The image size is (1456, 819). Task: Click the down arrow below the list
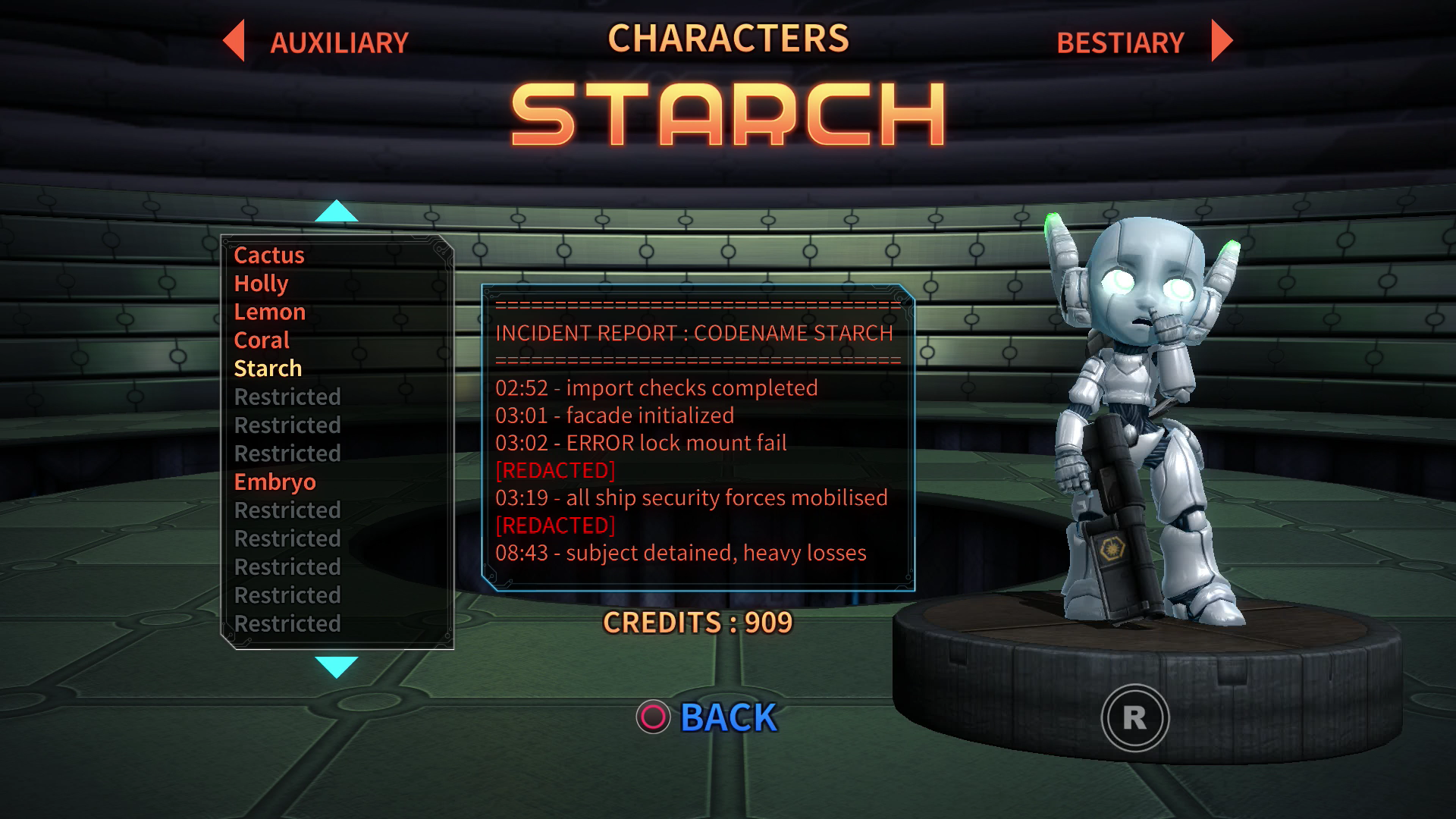pos(336,667)
